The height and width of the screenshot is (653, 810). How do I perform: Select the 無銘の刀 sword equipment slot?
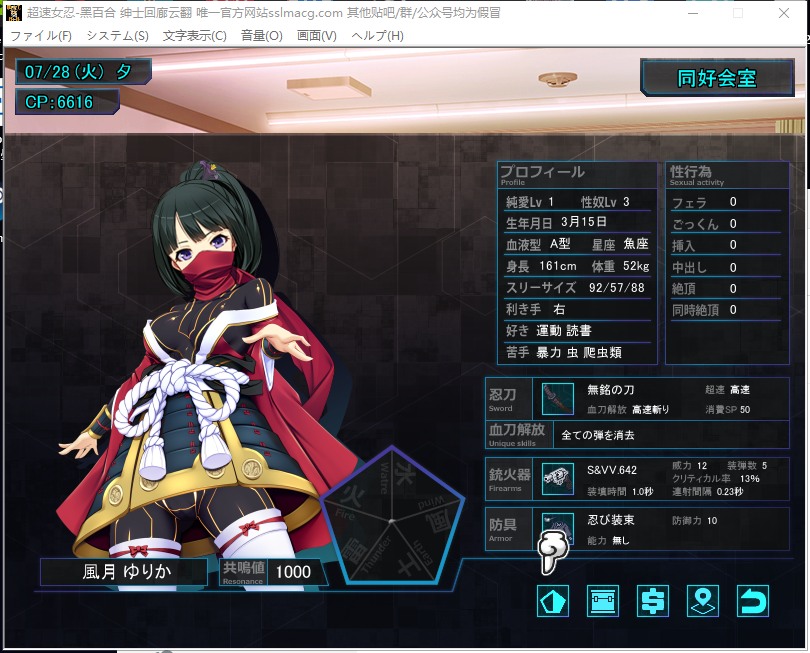(557, 399)
